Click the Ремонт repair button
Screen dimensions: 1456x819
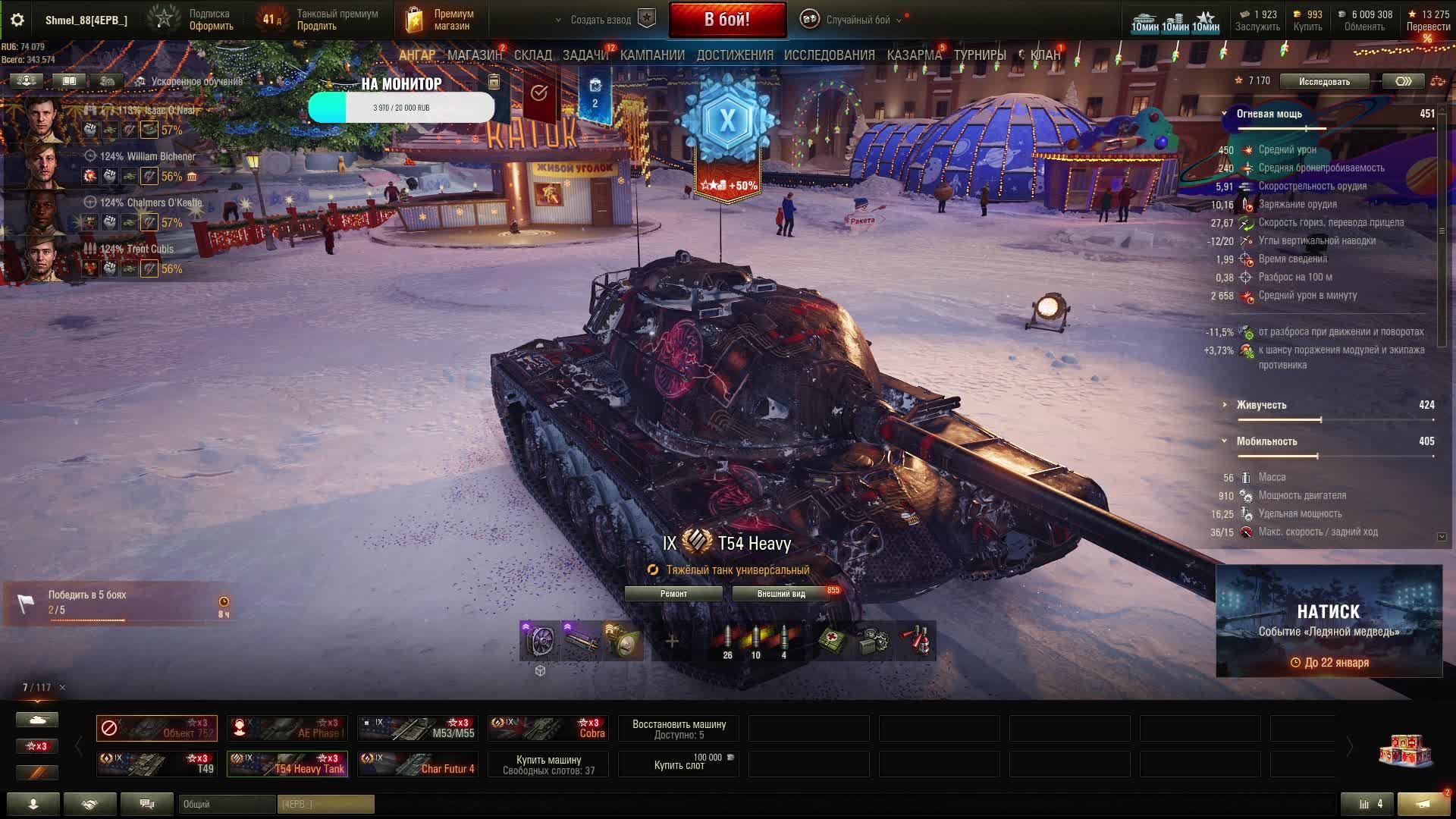tap(673, 594)
